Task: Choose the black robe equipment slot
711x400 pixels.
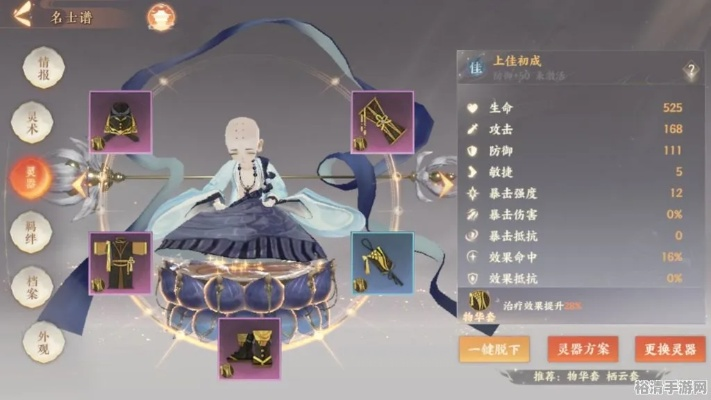Action: 120,264
